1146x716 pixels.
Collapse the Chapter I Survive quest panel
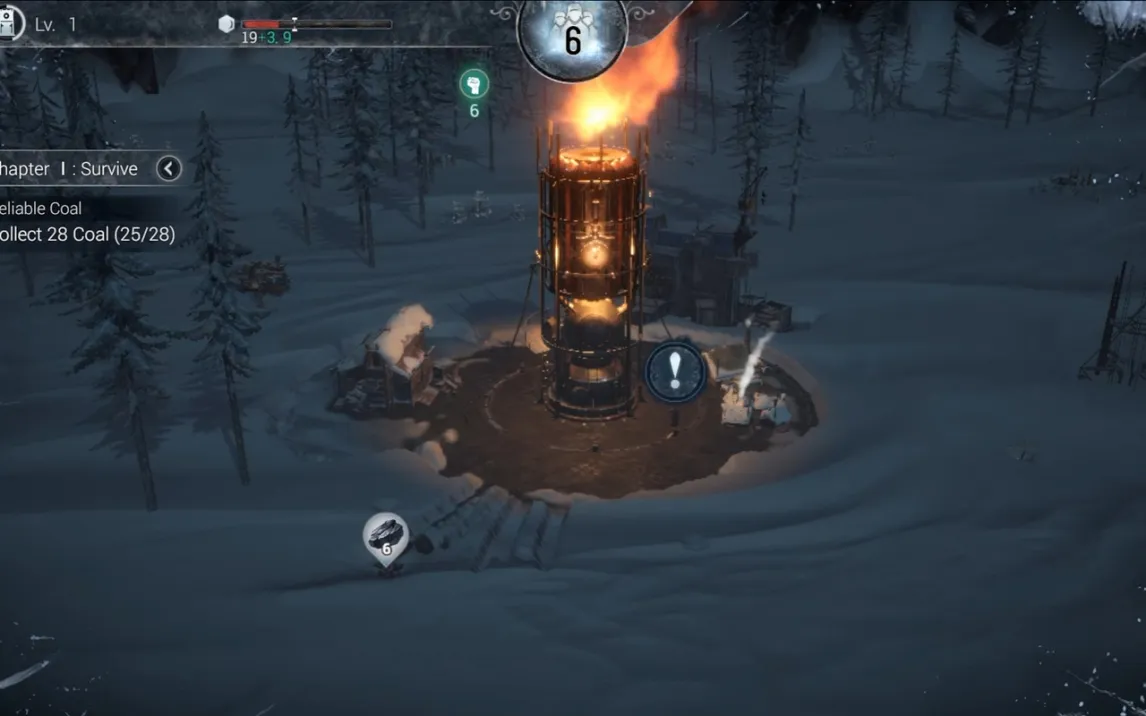[168, 168]
